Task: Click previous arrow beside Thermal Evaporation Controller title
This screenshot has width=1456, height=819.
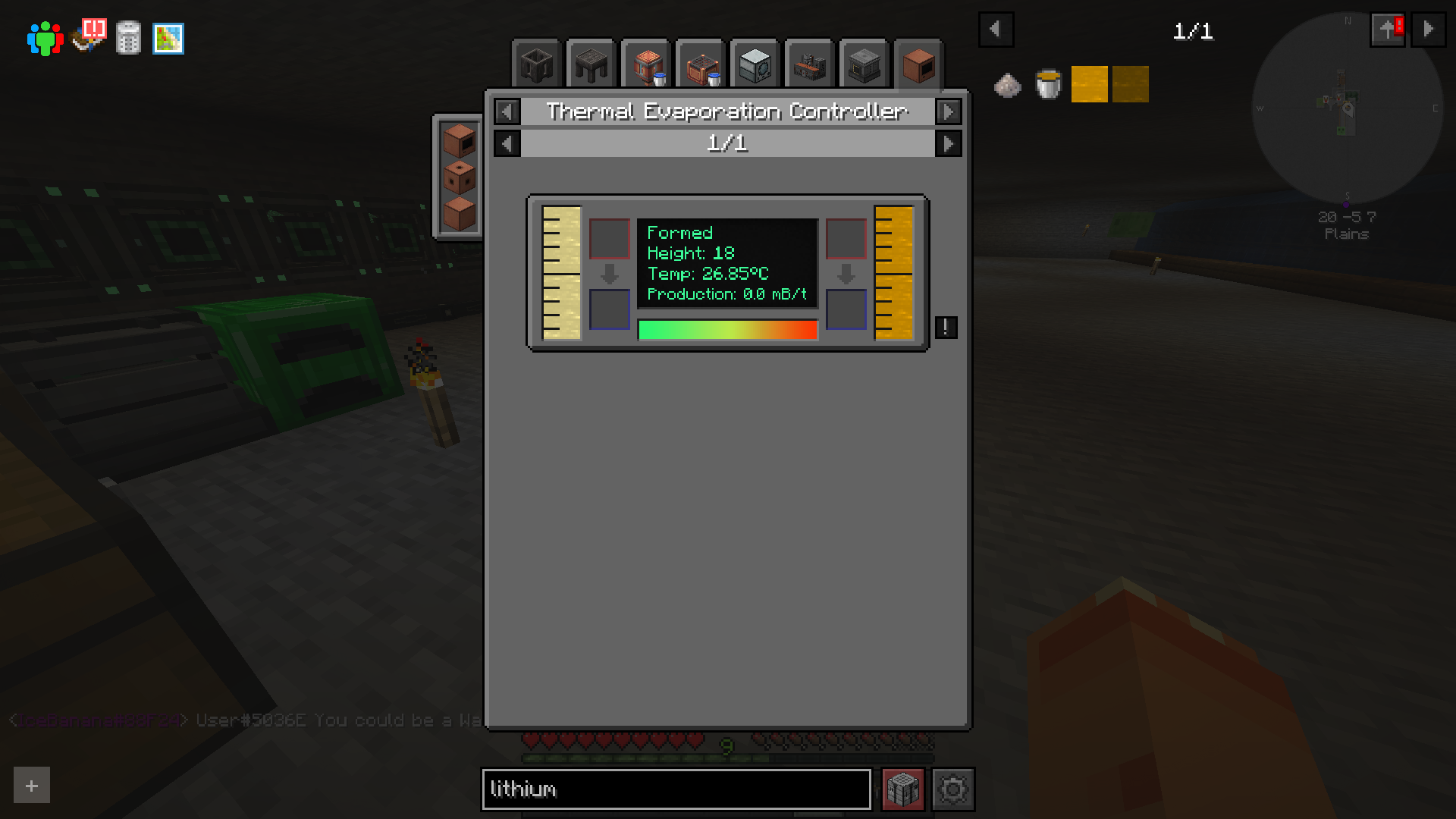Action: pos(506,111)
